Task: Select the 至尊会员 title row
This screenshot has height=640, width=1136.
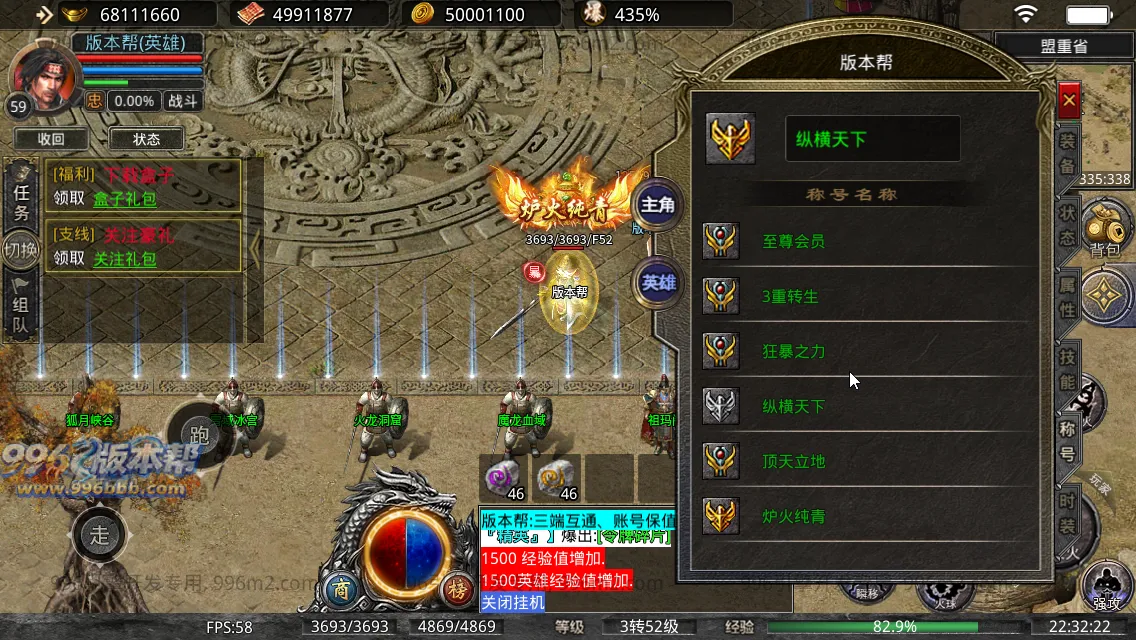Action: [793, 241]
